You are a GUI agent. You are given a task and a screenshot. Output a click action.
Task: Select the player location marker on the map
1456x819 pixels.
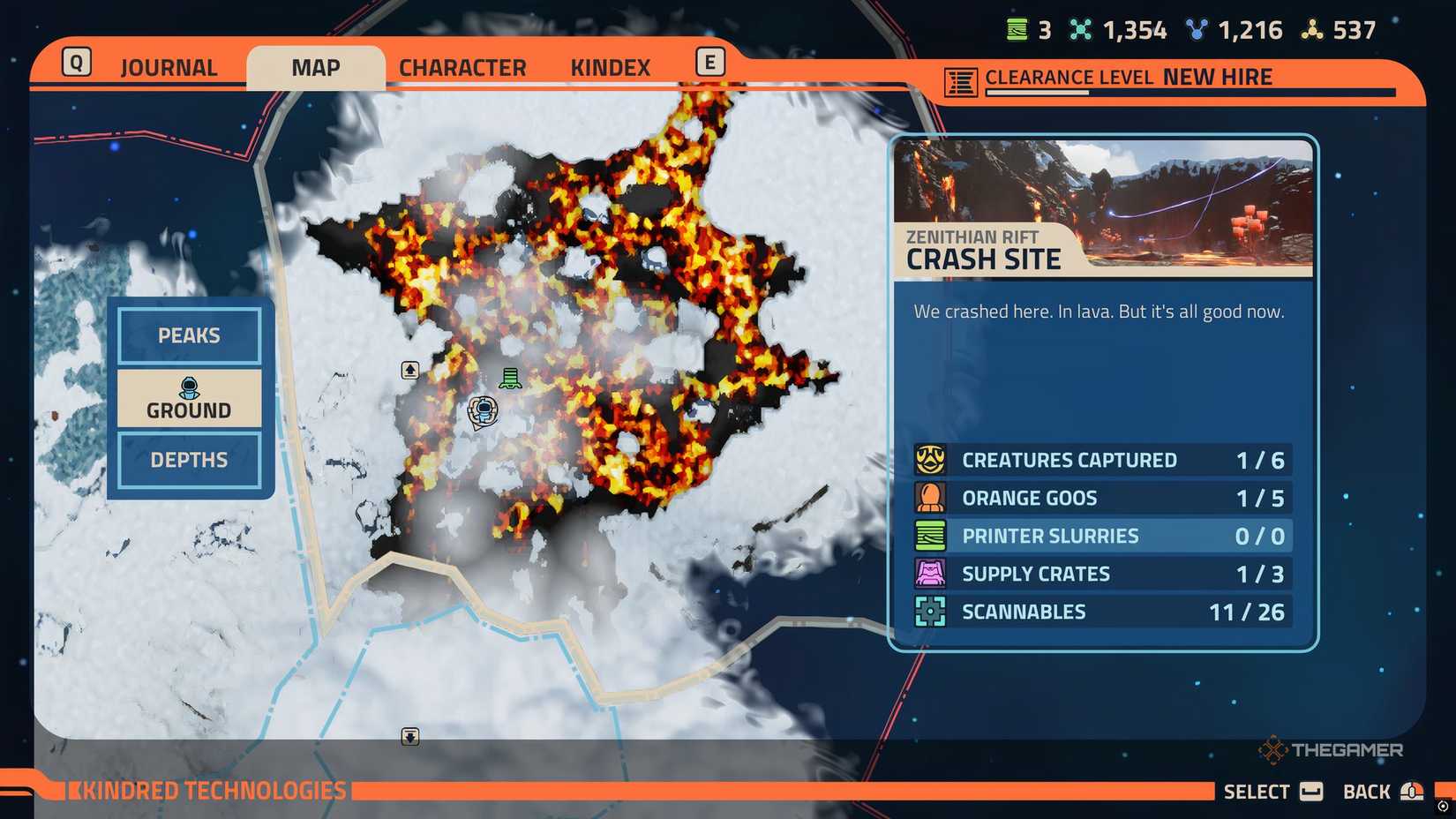[484, 409]
